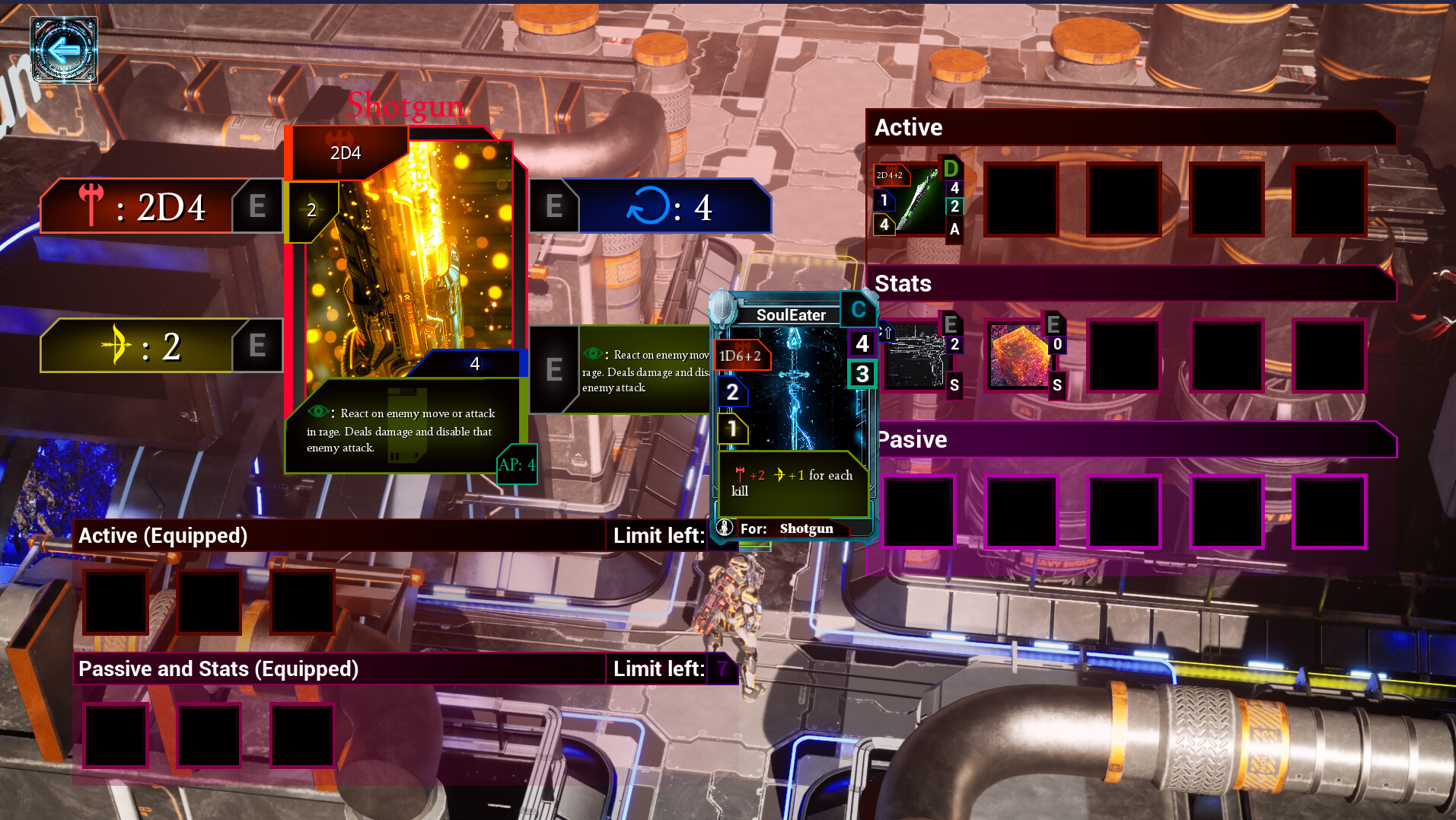Image resolution: width=1456 pixels, height=820 pixels.
Task: Toggle the E badge beside the 2D4 stat
Action: point(257,204)
